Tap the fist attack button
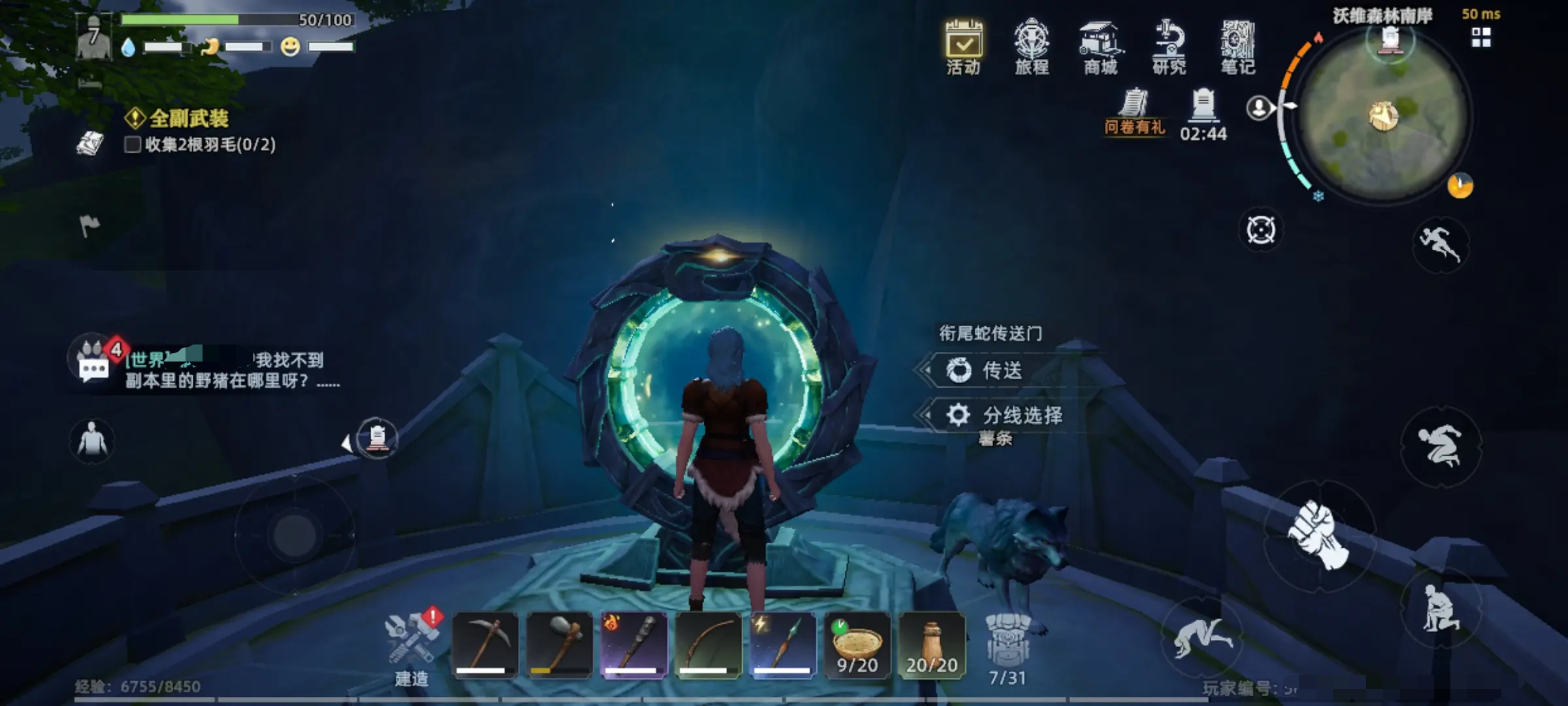 pos(1318,536)
